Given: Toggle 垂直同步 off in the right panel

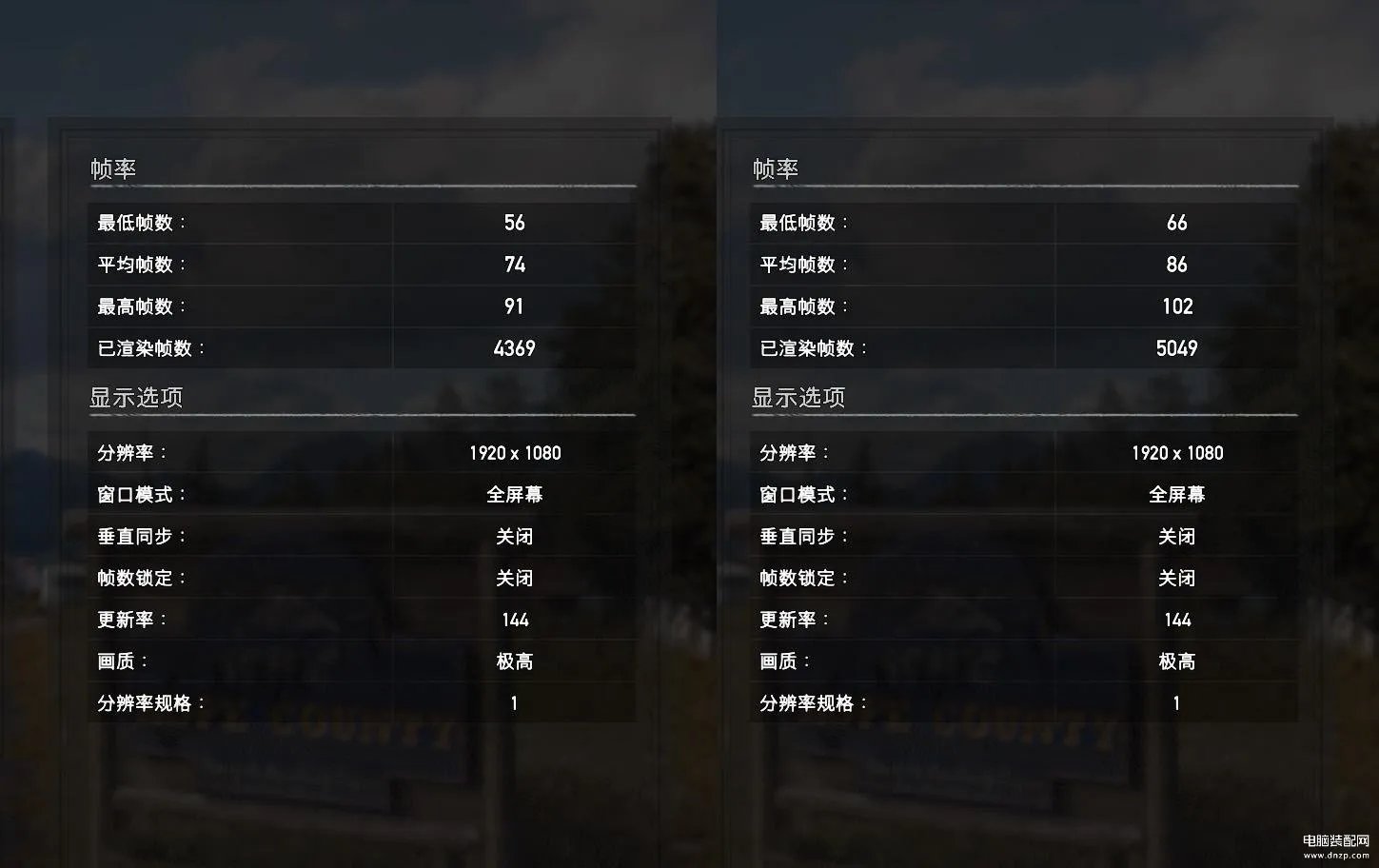Looking at the screenshot, I should 1176,536.
